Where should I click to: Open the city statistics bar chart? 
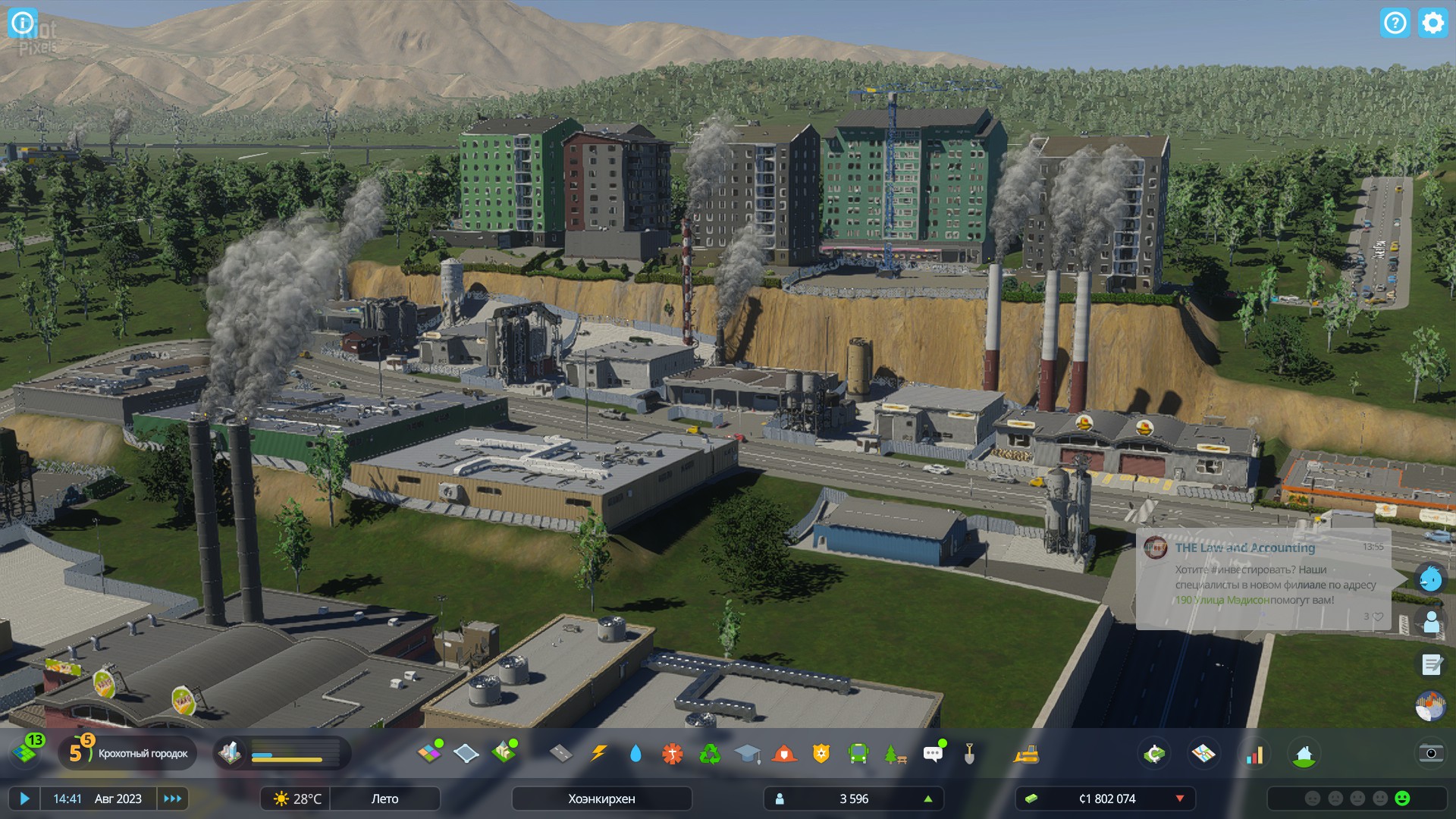tap(1254, 754)
